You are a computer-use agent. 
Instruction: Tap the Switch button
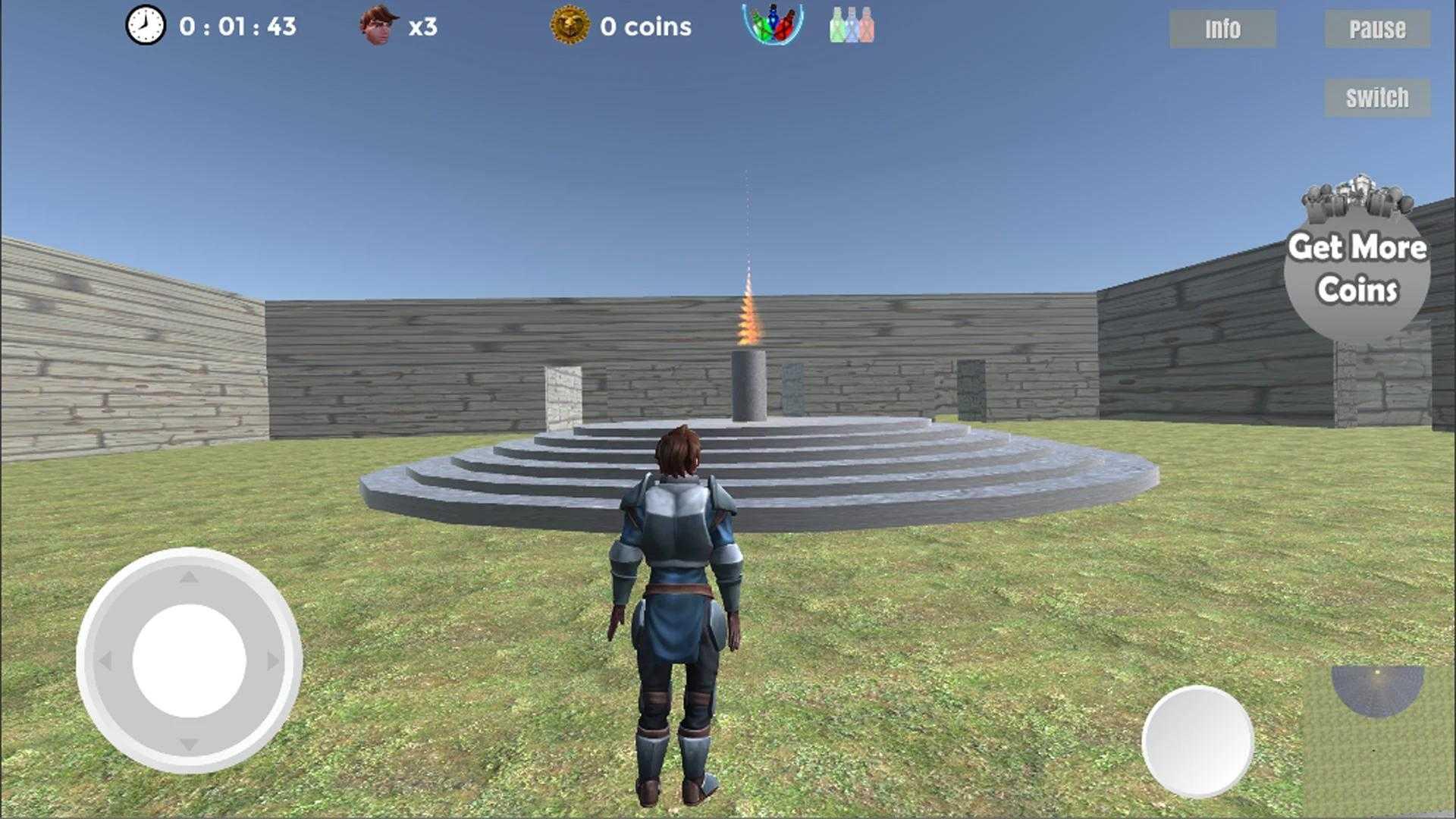pyautogui.click(x=1377, y=98)
